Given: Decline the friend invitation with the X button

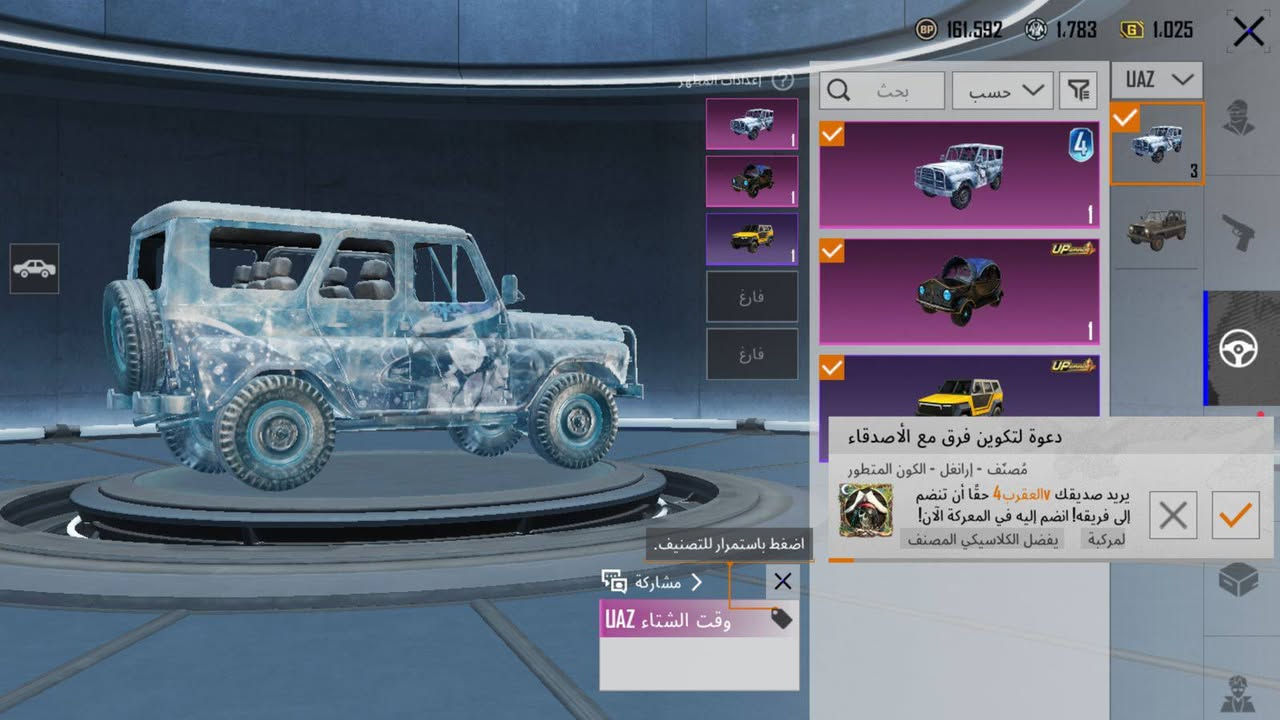Looking at the screenshot, I should [x=1172, y=515].
